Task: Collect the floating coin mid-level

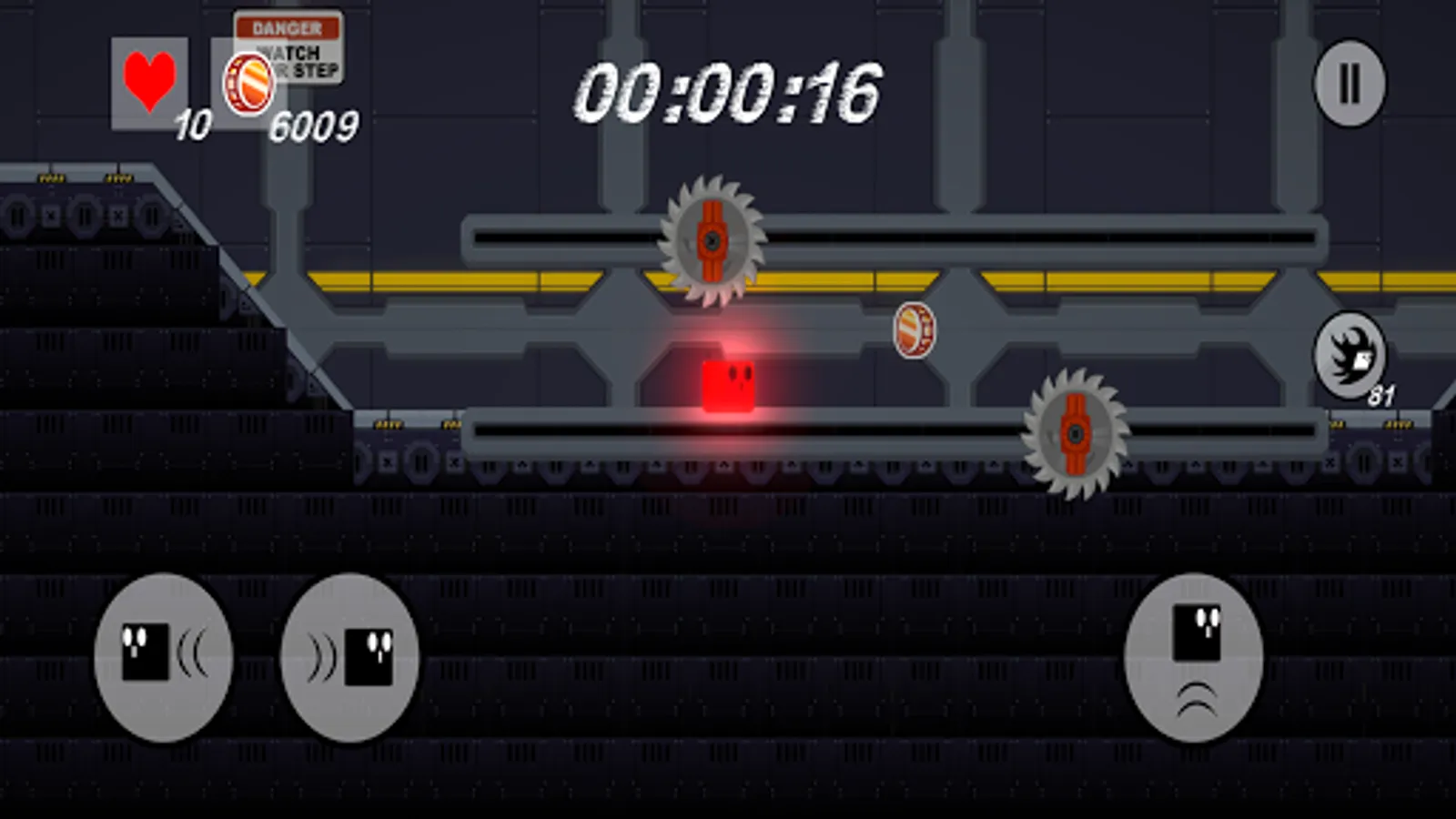Action: pyautogui.click(x=915, y=329)
